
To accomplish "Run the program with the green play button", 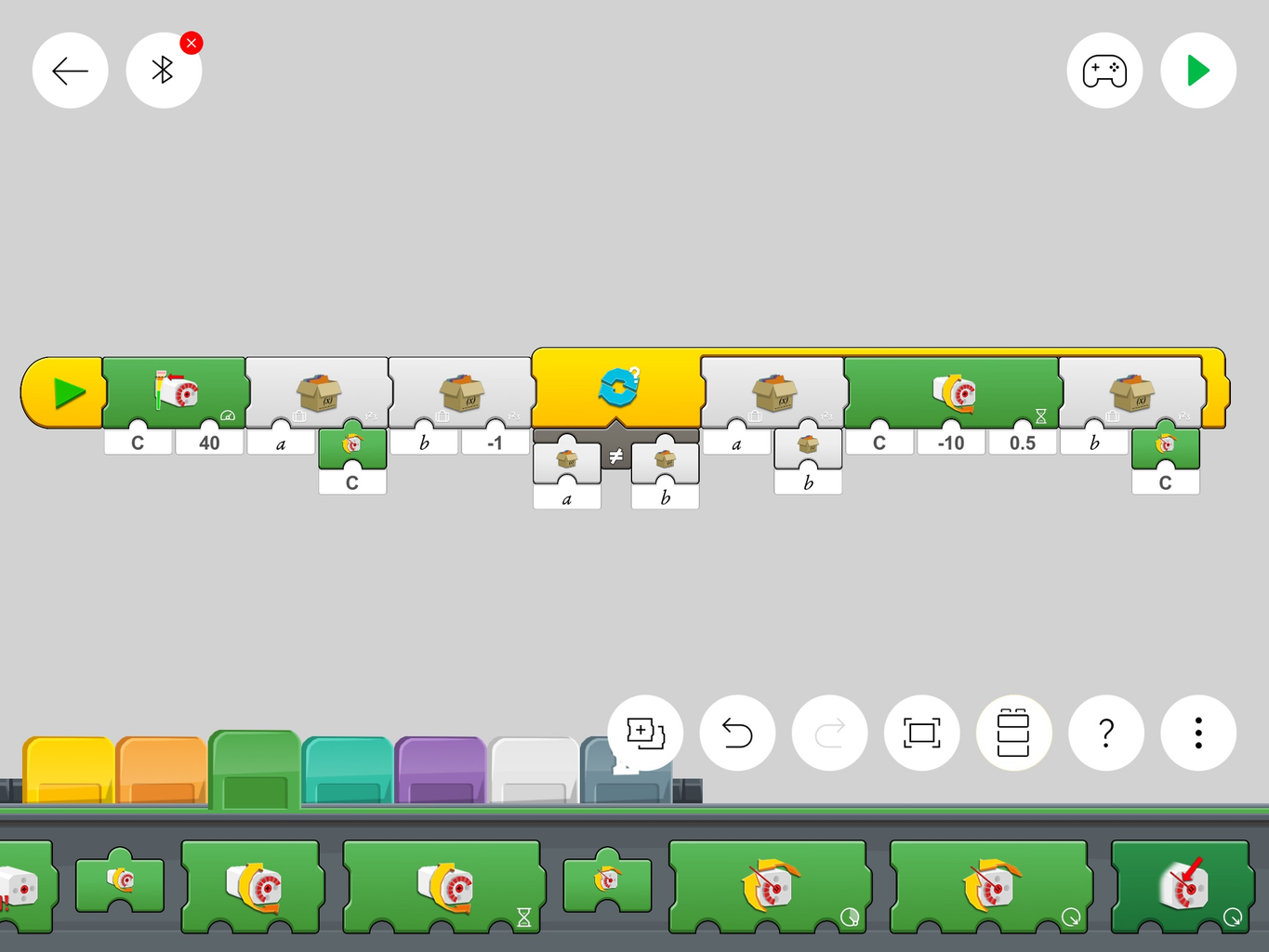I will 1197,70.
